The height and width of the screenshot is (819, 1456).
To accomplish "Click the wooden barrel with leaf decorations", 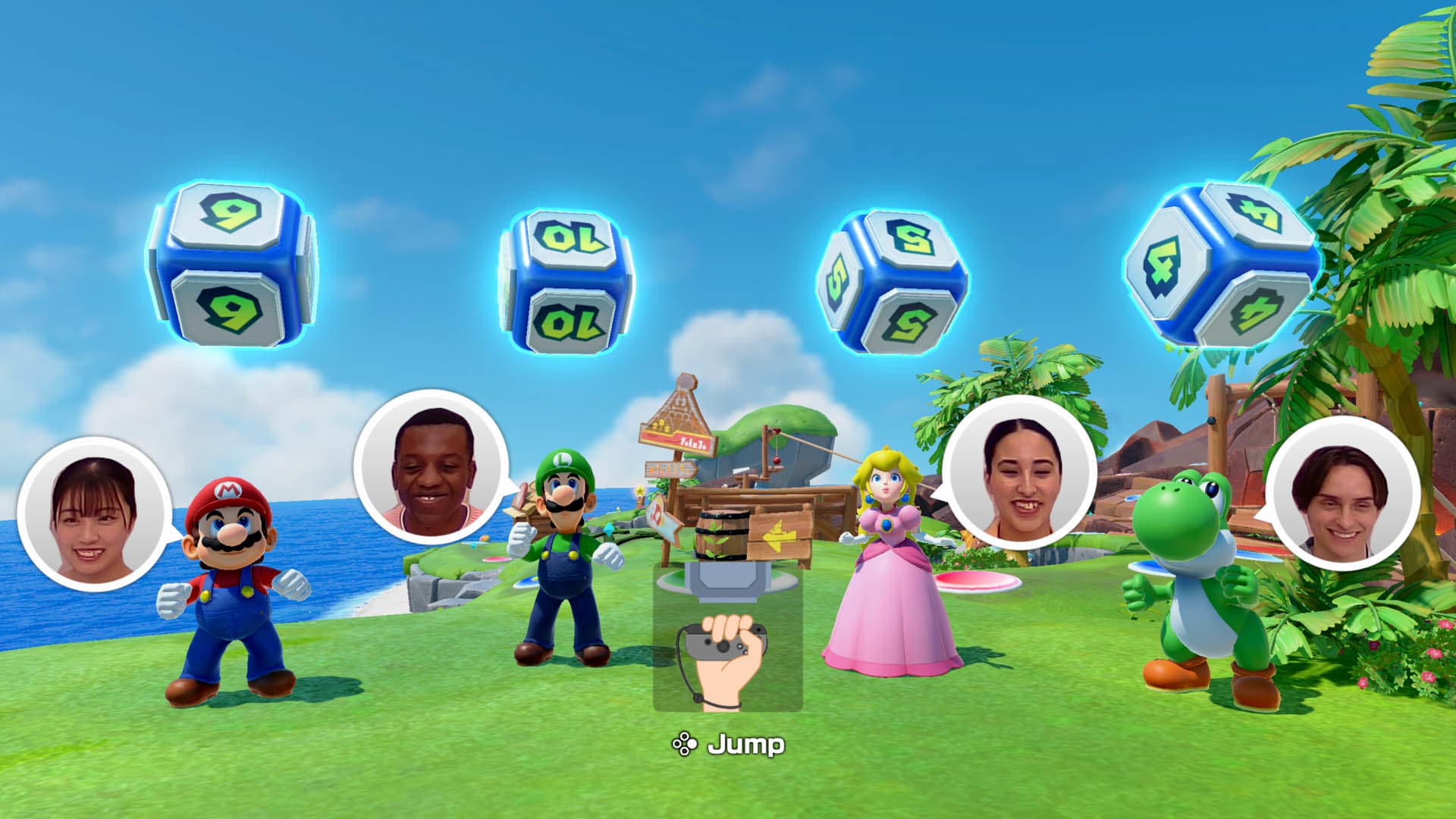I will coord(723,535).
